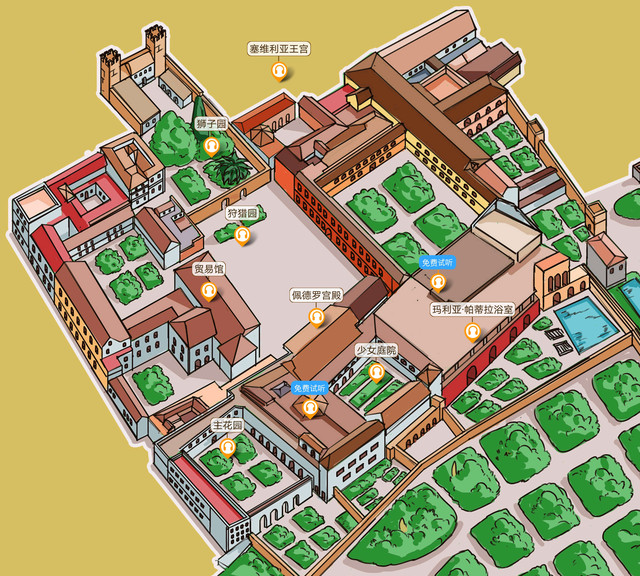Viewport: 640px width, 576px height.
Task: Select the 塞维利亚王宫 audio guide marker
Action: click(x=280, y=71)
